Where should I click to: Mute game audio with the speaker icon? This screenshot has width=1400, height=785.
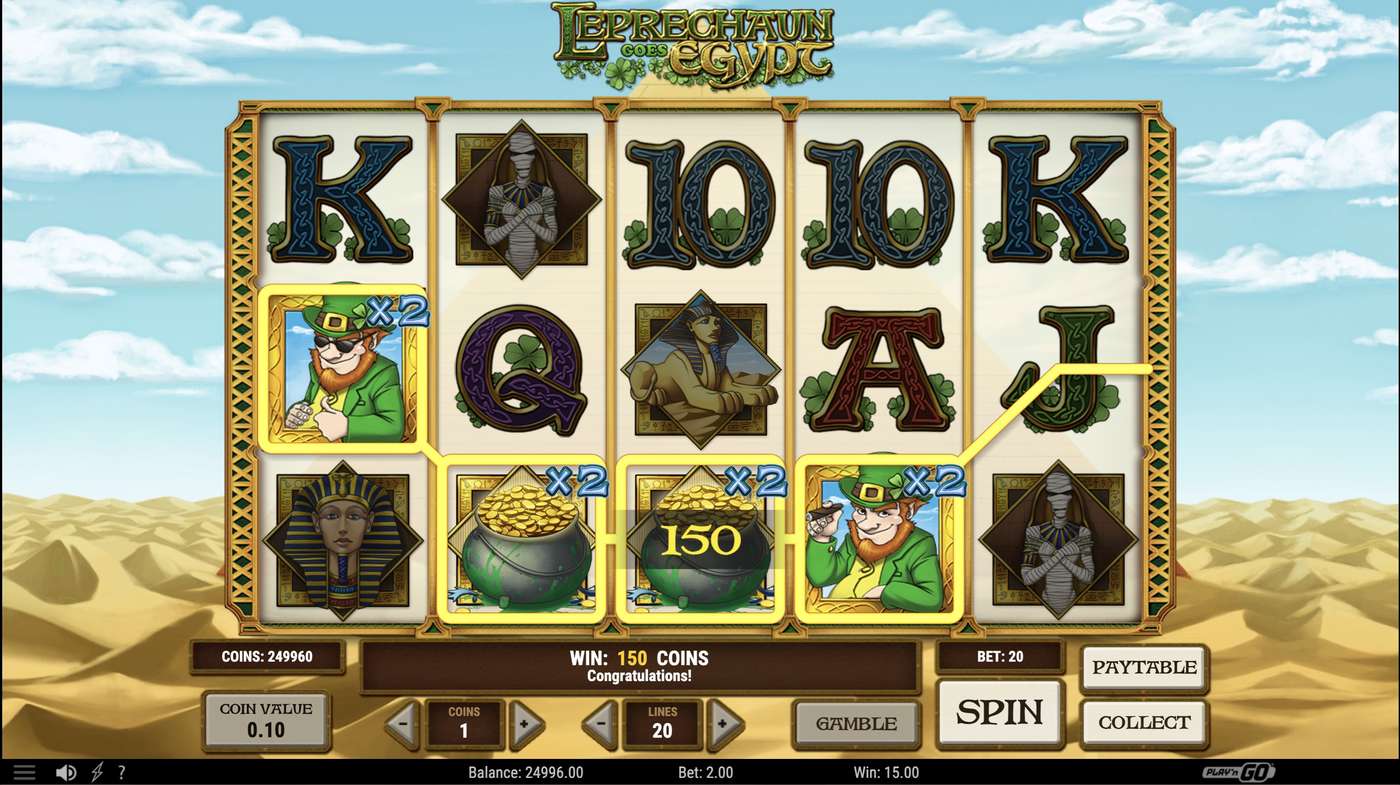pos(66,771)
